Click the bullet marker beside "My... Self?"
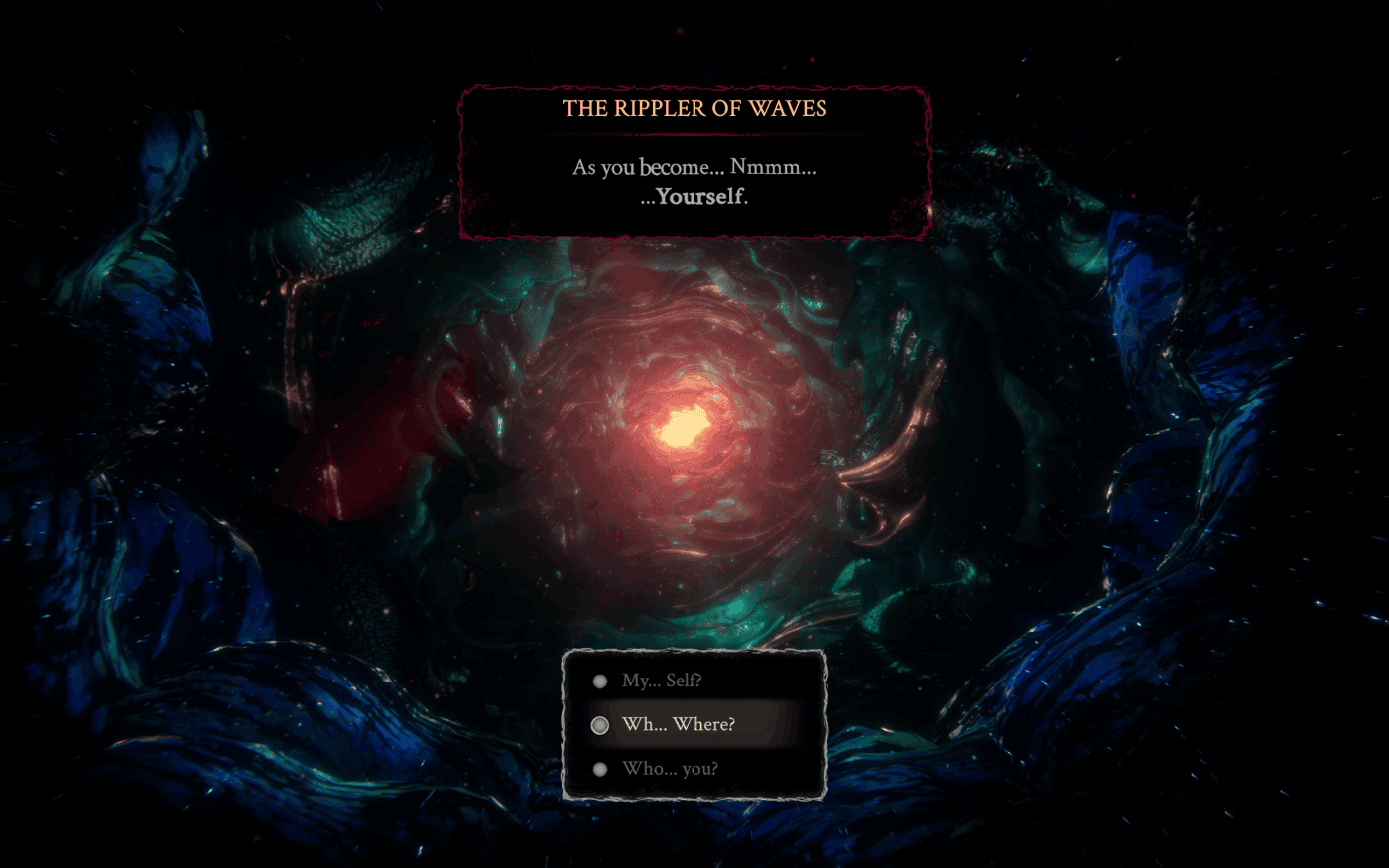Screen dimensions: 1389x868 click(x=599, y=681)
